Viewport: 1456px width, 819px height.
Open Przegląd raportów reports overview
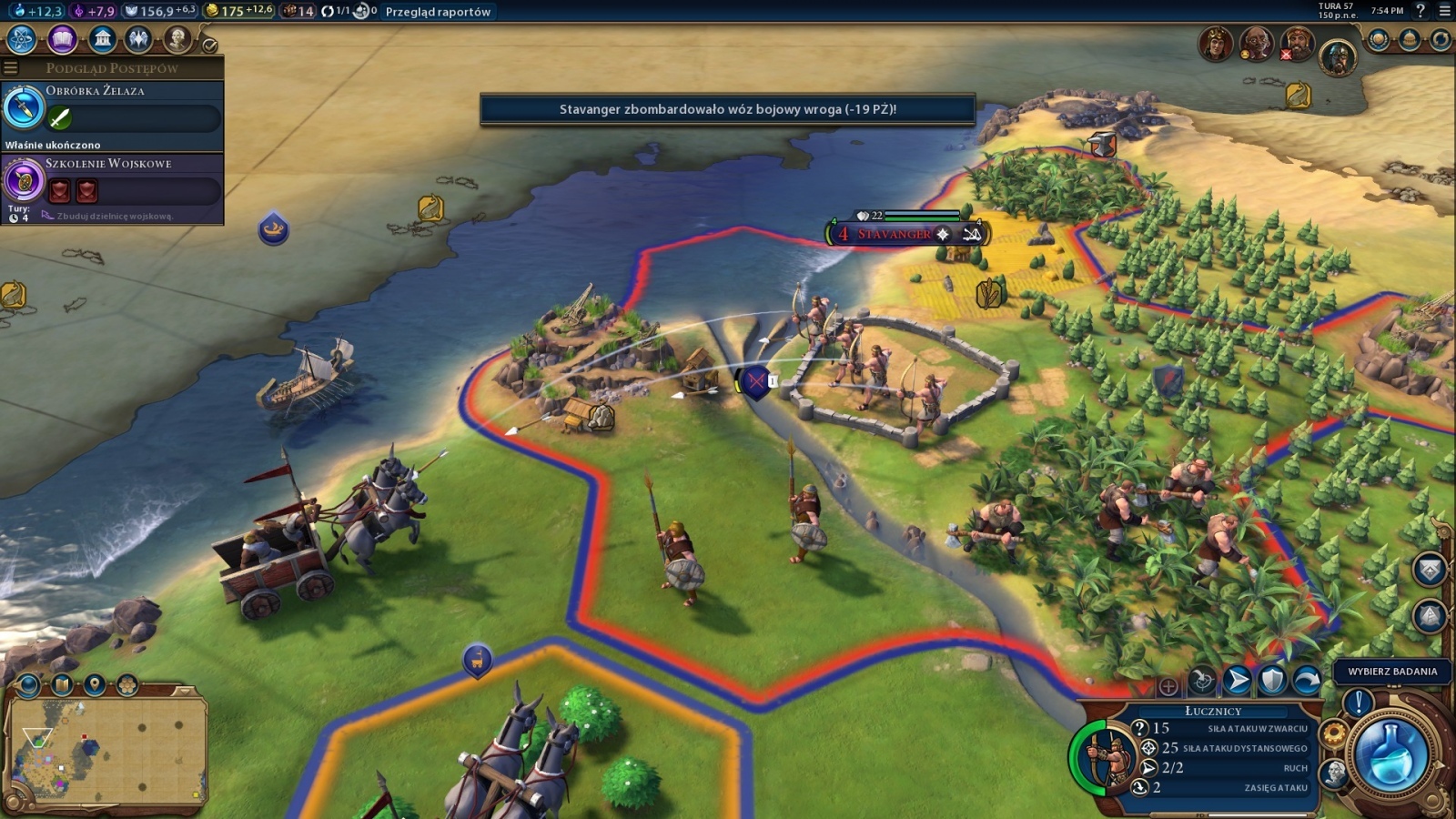point(438,12)
